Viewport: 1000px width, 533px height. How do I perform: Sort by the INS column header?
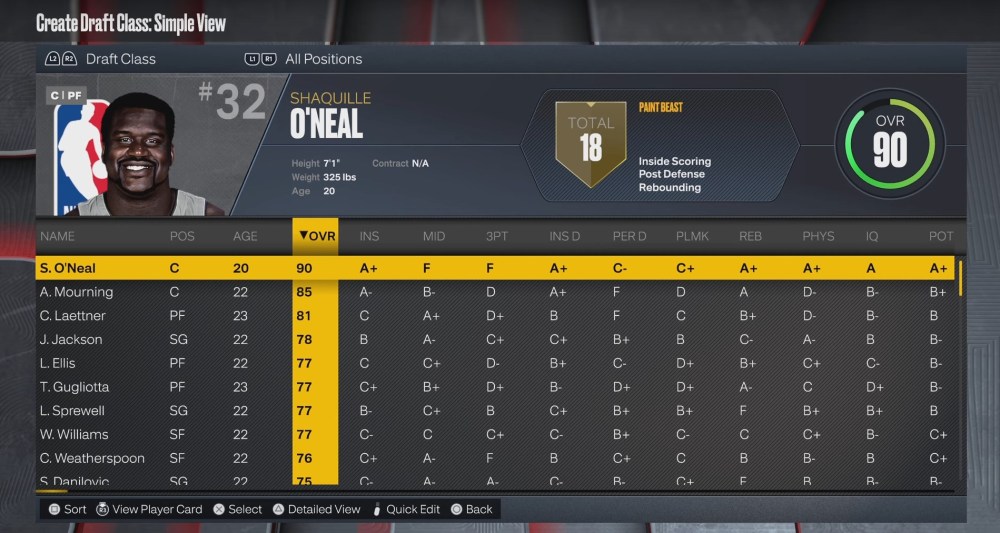click(x=369, y=237)
